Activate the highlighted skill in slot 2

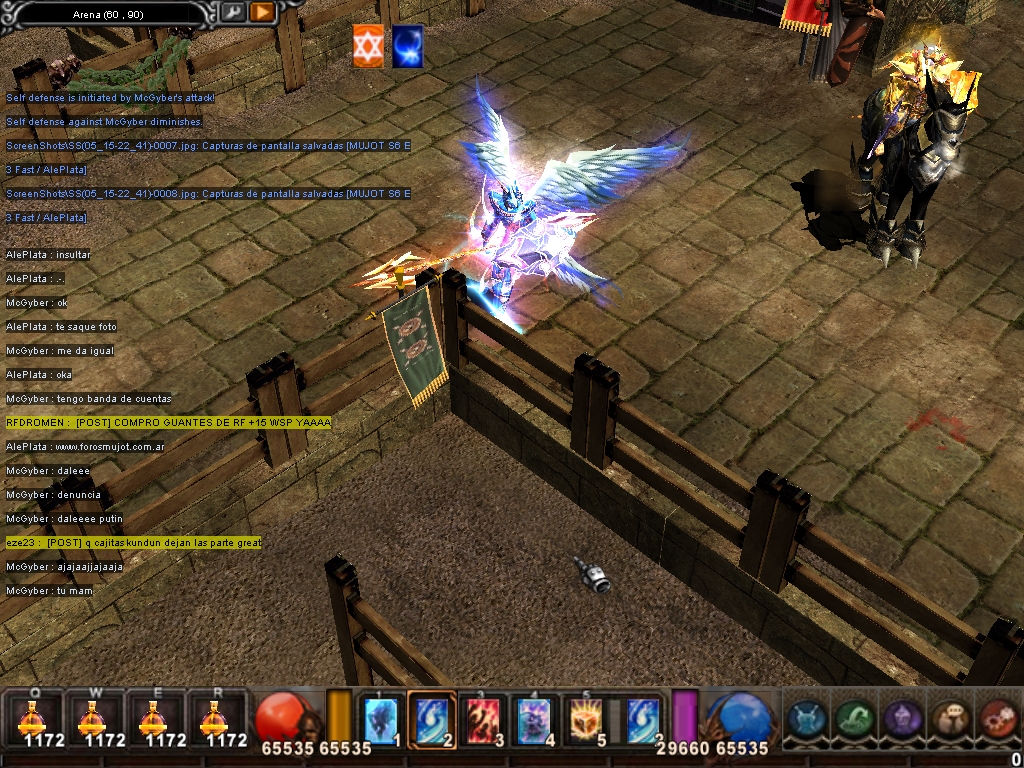pos(432,720)
